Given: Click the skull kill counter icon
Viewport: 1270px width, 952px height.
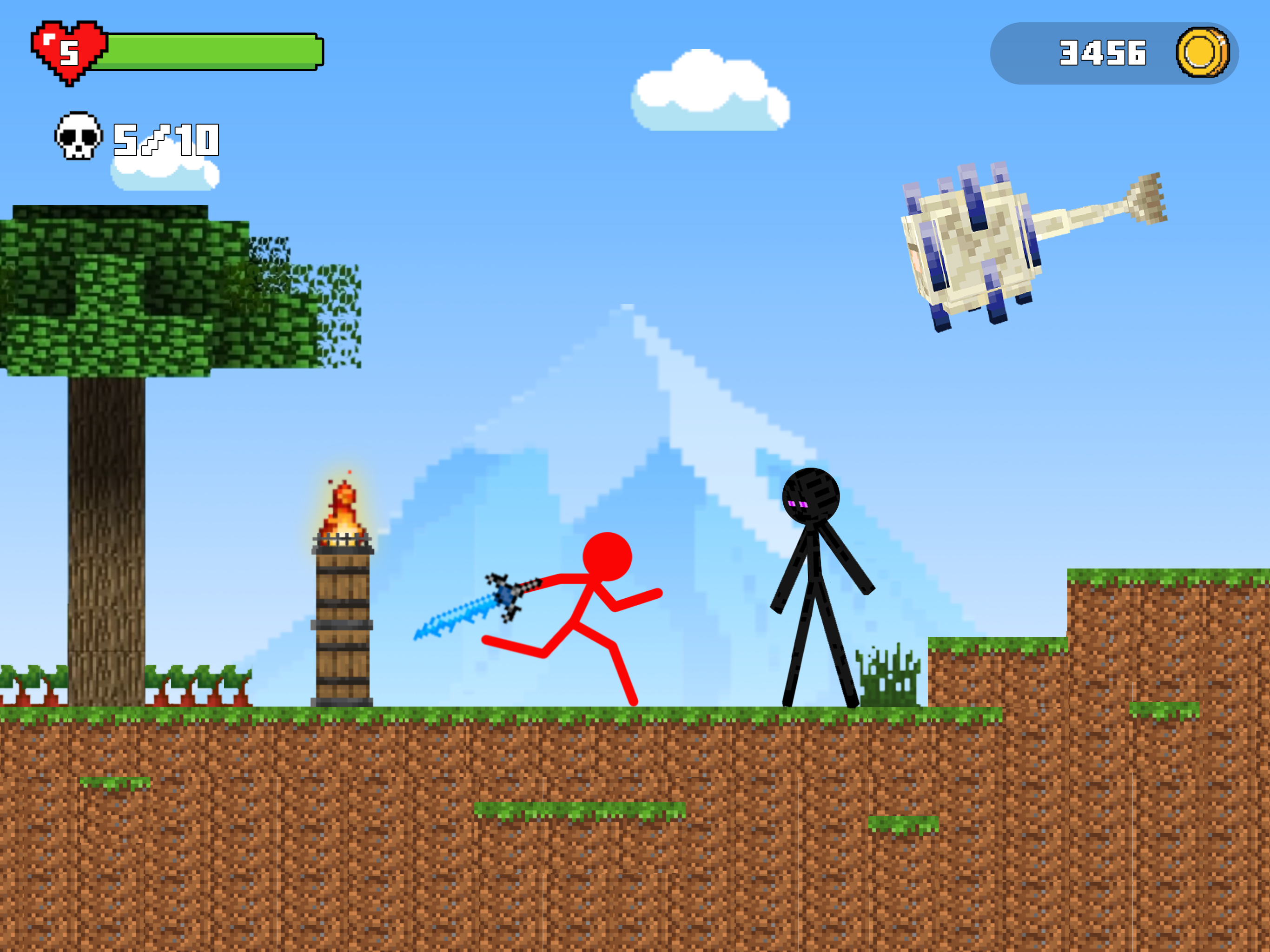Looking at the screenshot, I should coord(78,138).
